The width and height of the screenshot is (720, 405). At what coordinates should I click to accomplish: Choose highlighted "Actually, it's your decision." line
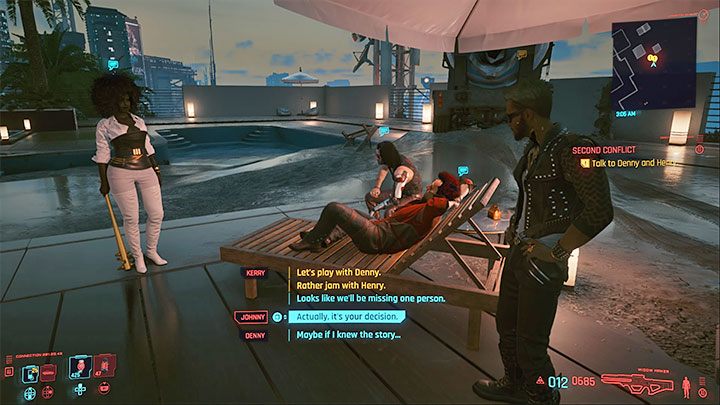tap(349, 317)
